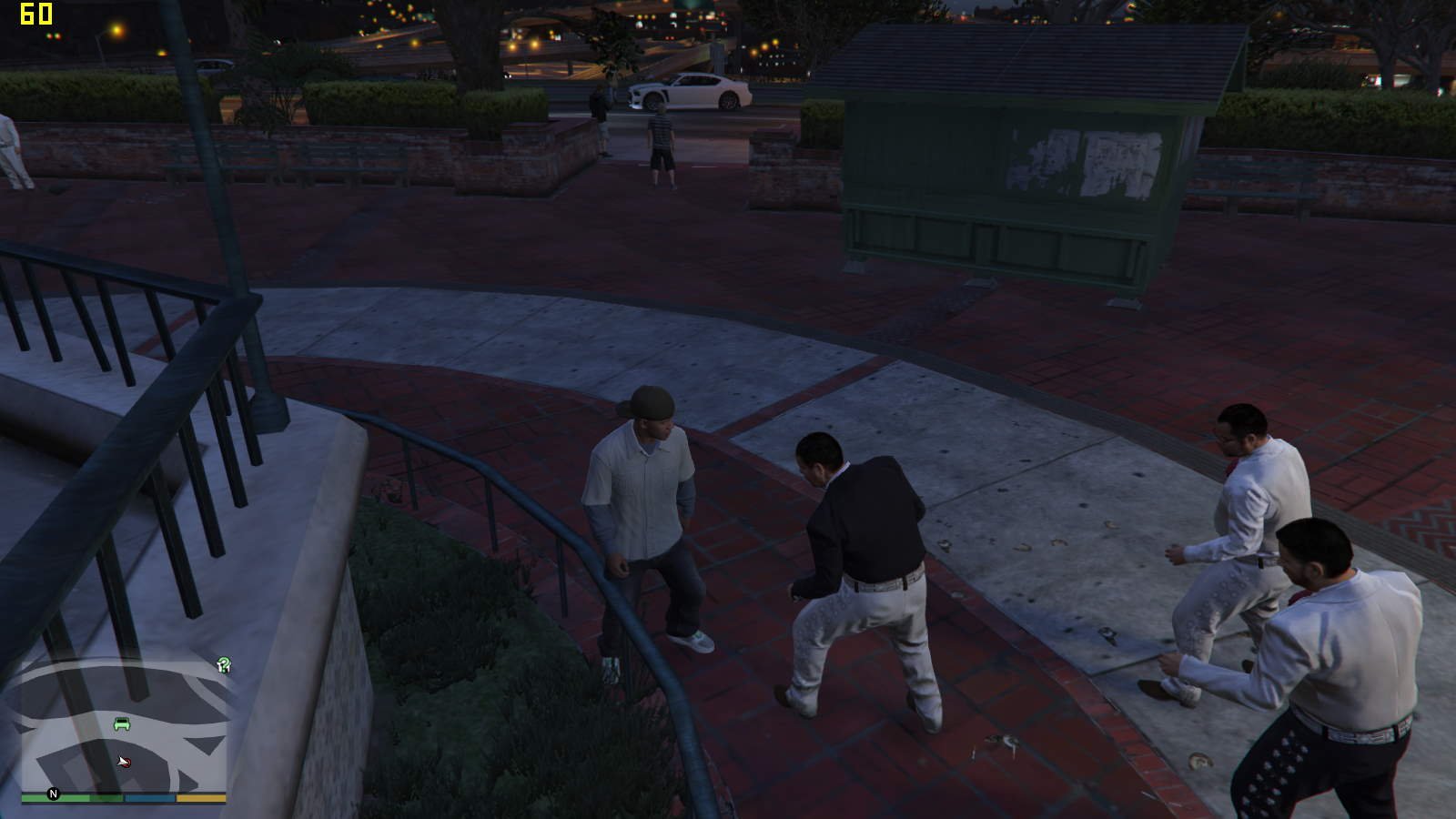Screen dimensions: 1456x819
Task: Click the north compass indicator on the minimap
Action: point(53,794)
